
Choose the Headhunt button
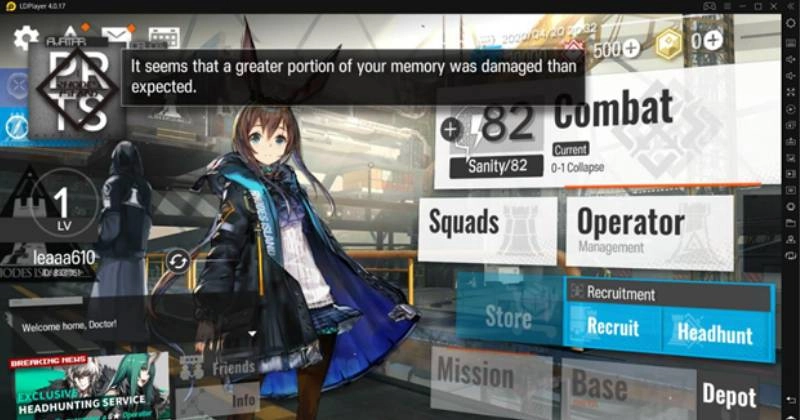tap(715, 332)
